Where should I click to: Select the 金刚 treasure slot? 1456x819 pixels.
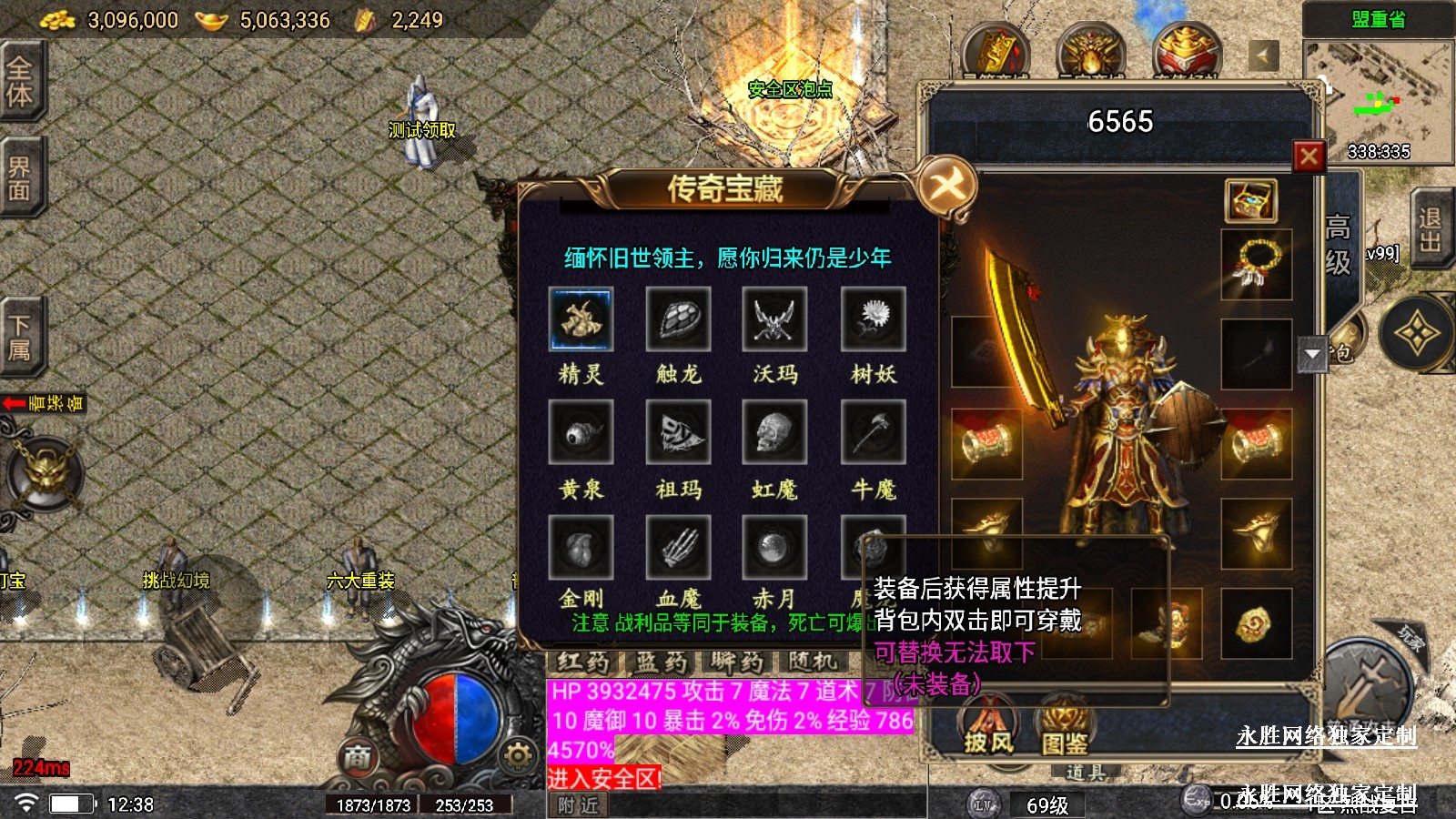point(581,548)
